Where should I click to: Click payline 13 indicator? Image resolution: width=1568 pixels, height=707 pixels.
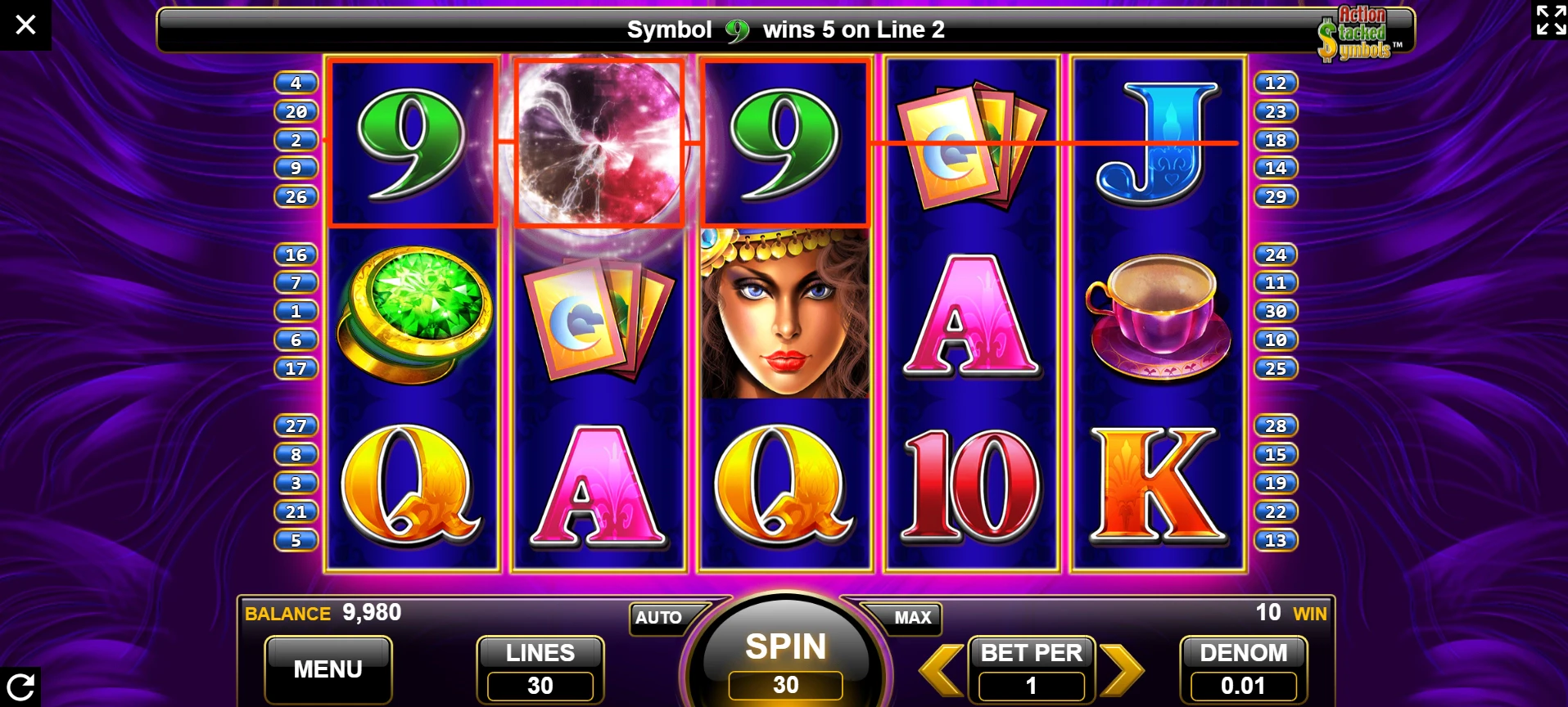1275,540
